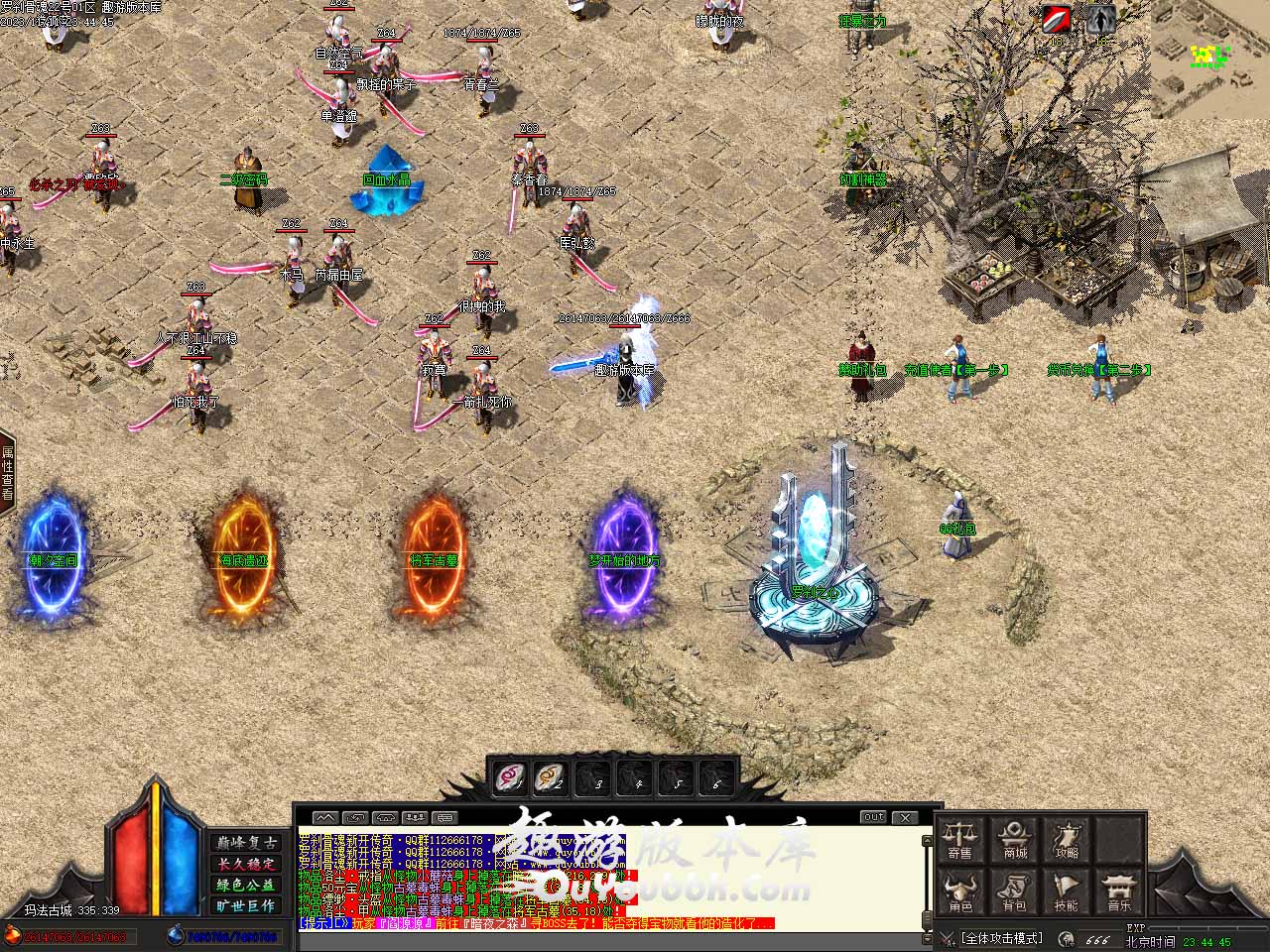This screenshot has height=952, width=1270.
Task: Click the first chat filter button with peak icon
Action: 325,818
